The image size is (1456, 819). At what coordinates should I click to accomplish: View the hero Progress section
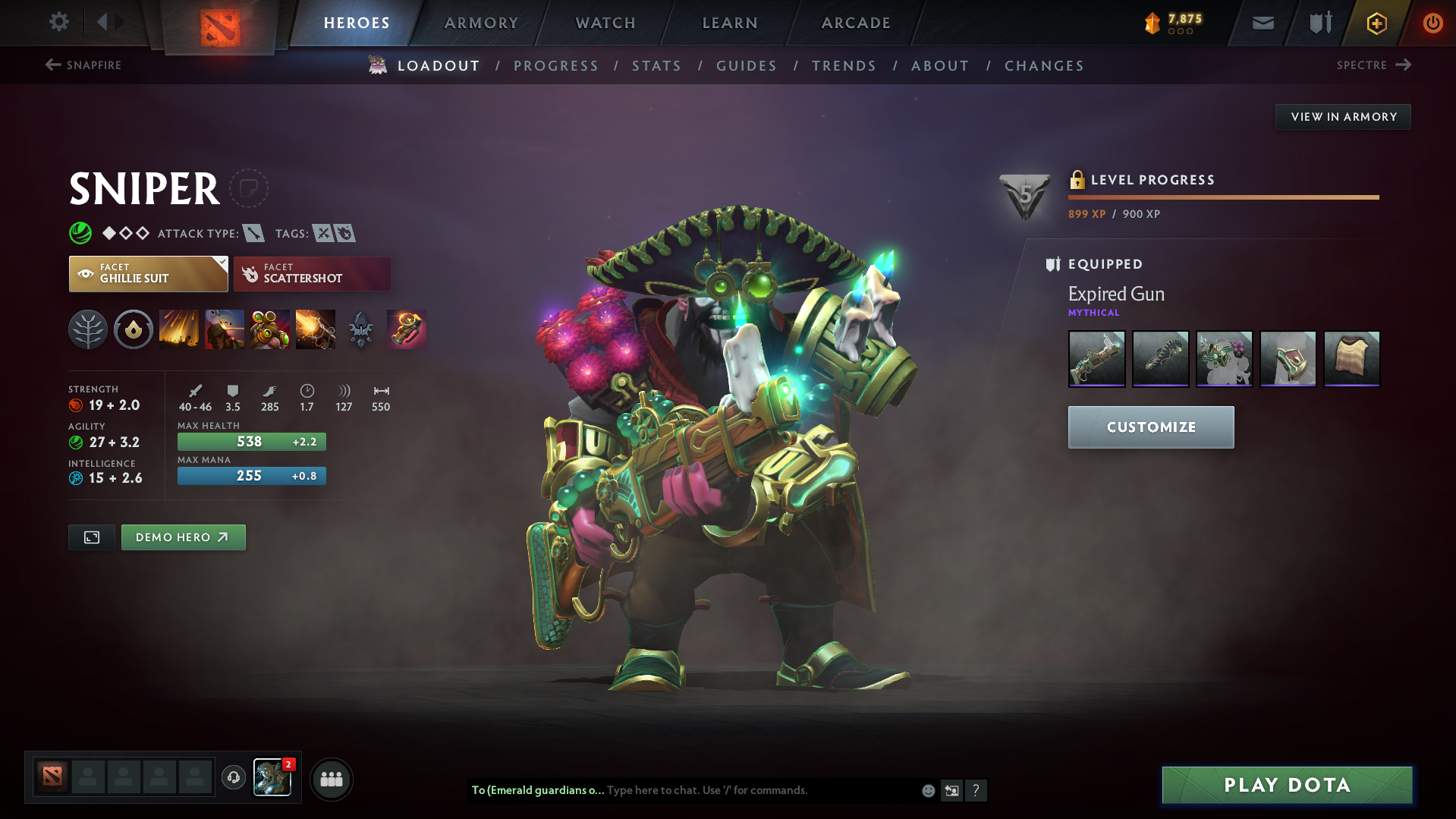(556, 66)
